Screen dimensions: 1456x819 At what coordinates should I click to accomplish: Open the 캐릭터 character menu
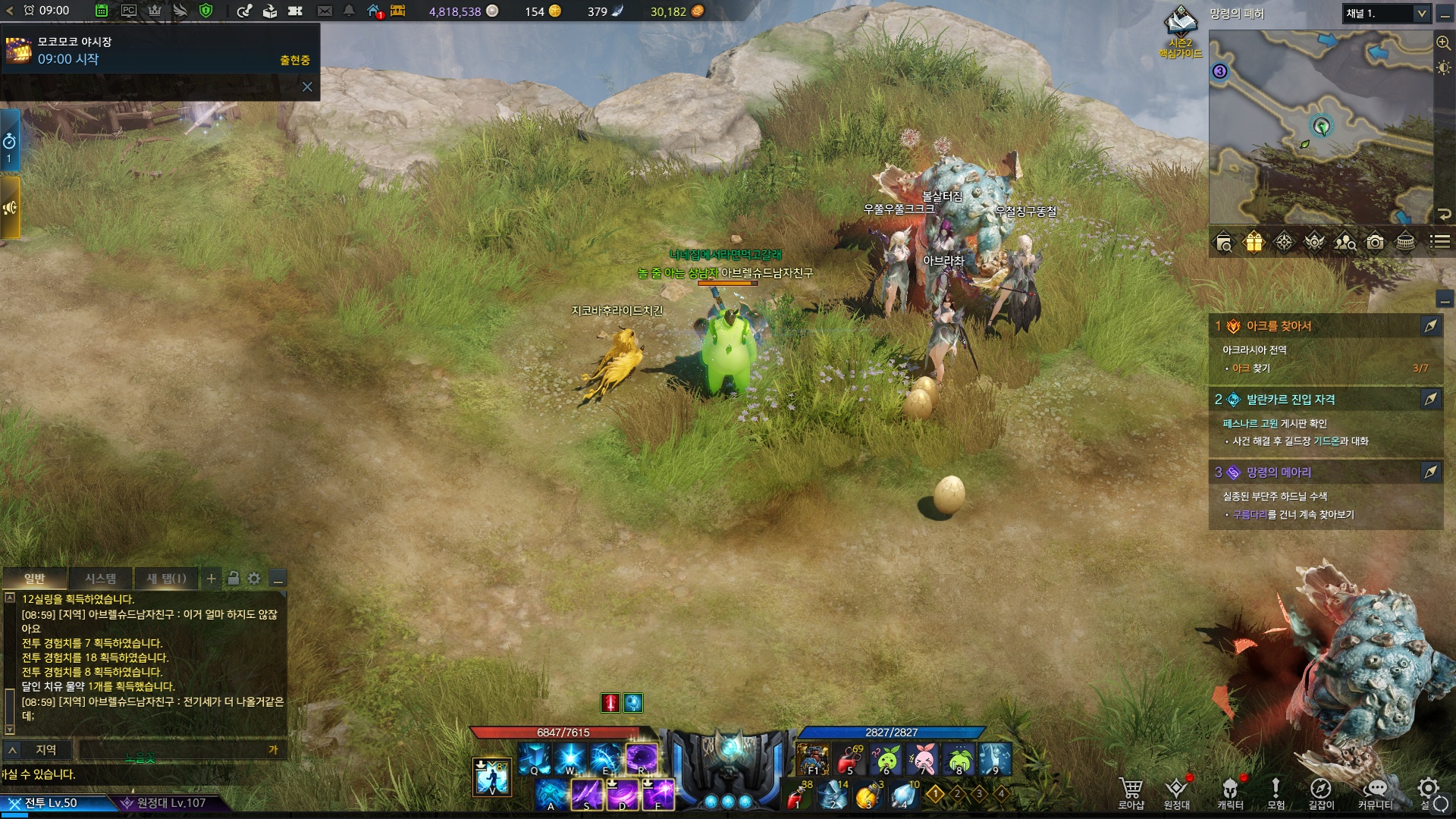point(1230,792)
